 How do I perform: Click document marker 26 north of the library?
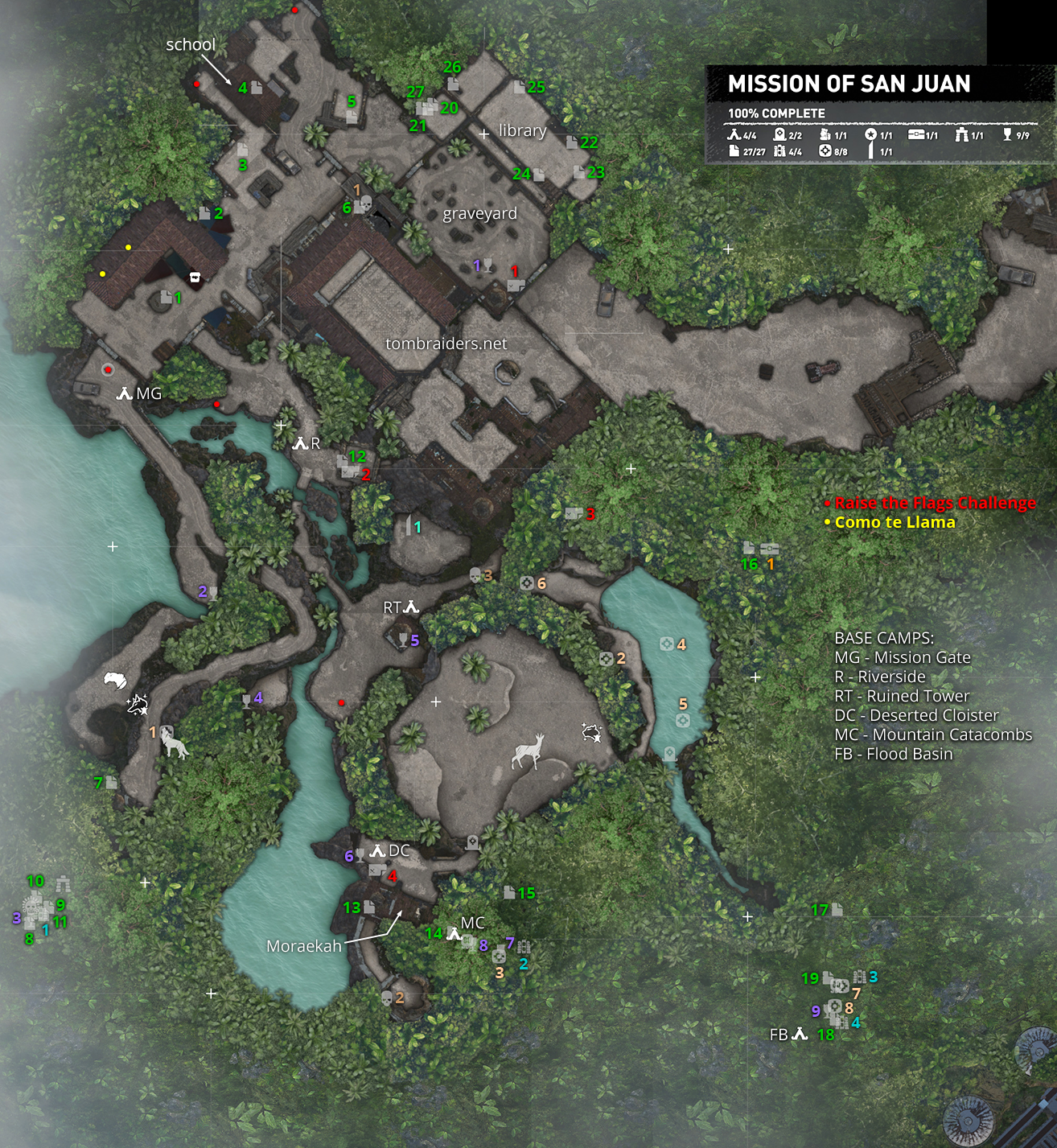coord(452,83)
